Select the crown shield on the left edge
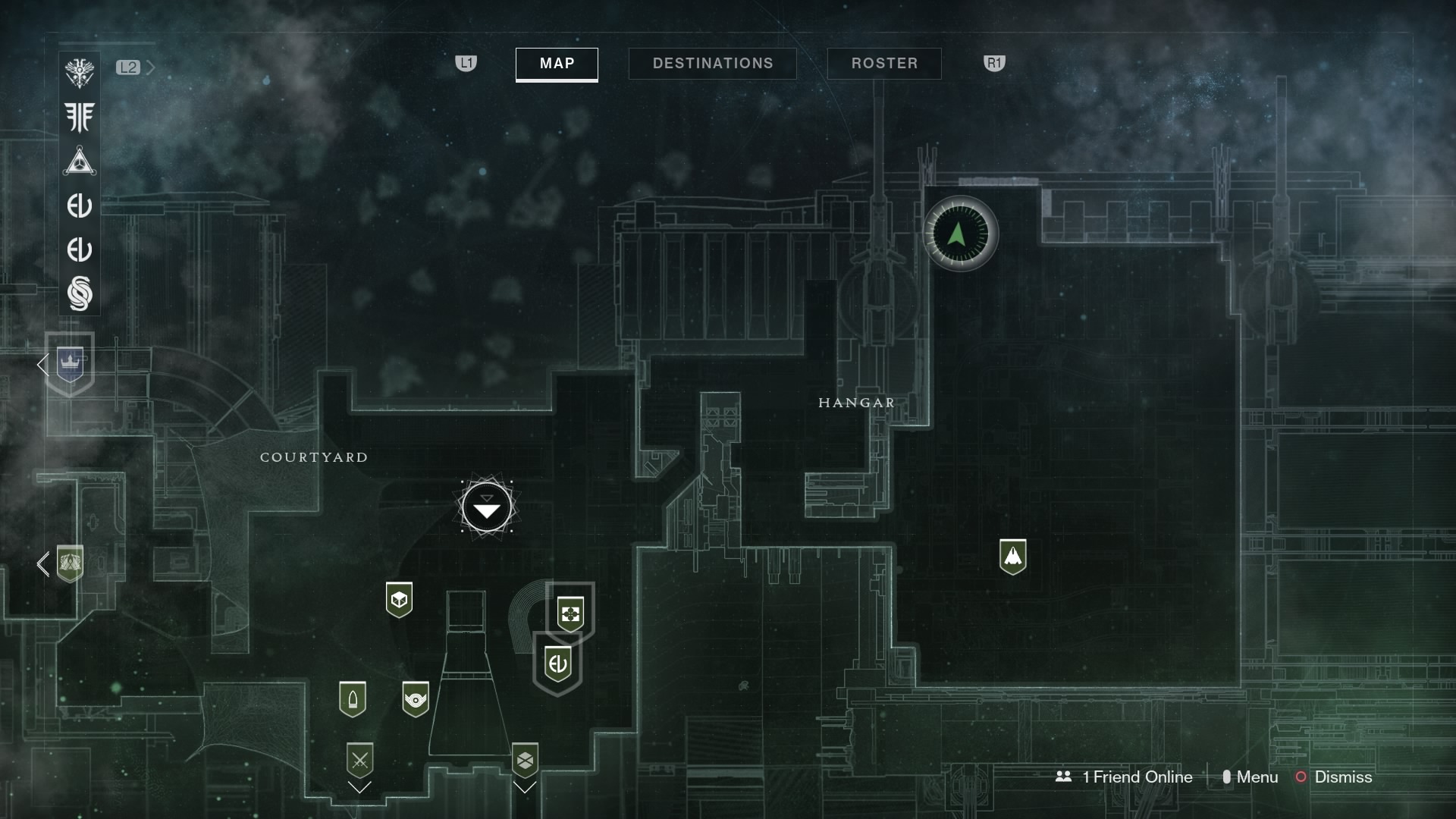 tap(69, 364)
